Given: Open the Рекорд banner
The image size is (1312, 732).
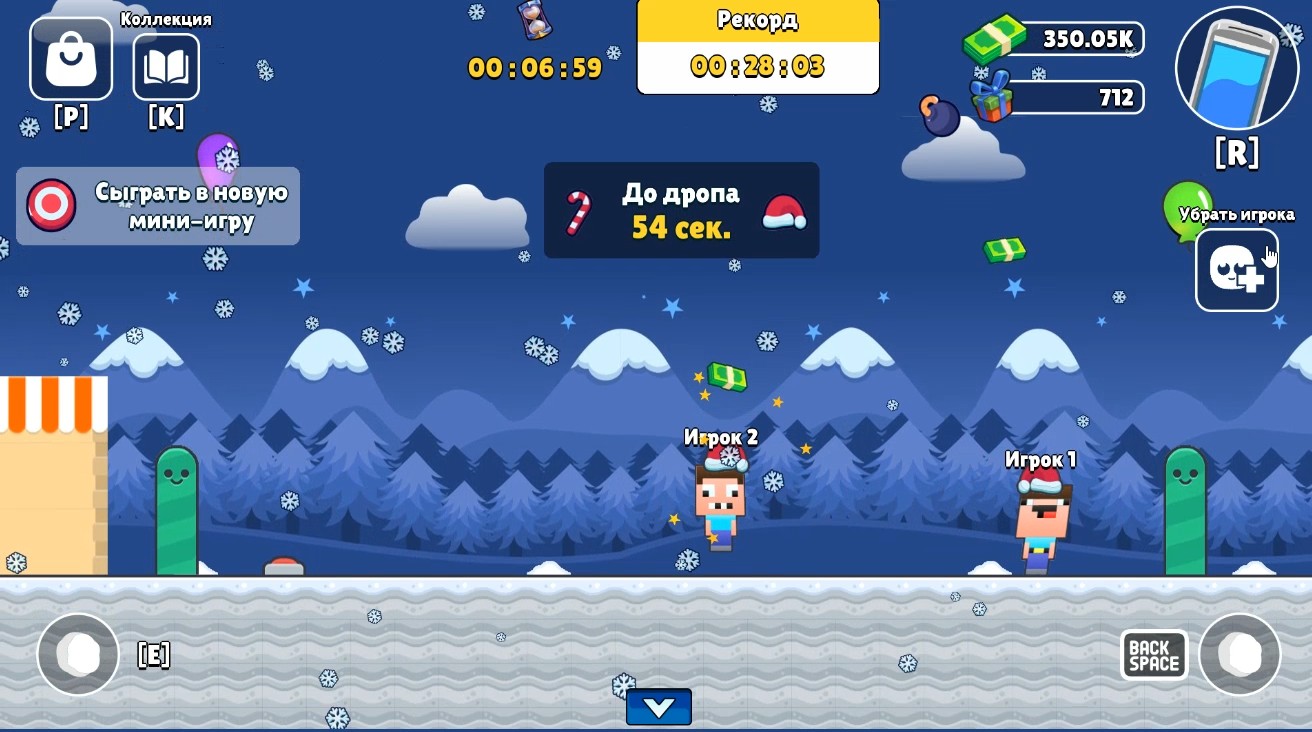Looking at the screenshot, I should point(756,45).
